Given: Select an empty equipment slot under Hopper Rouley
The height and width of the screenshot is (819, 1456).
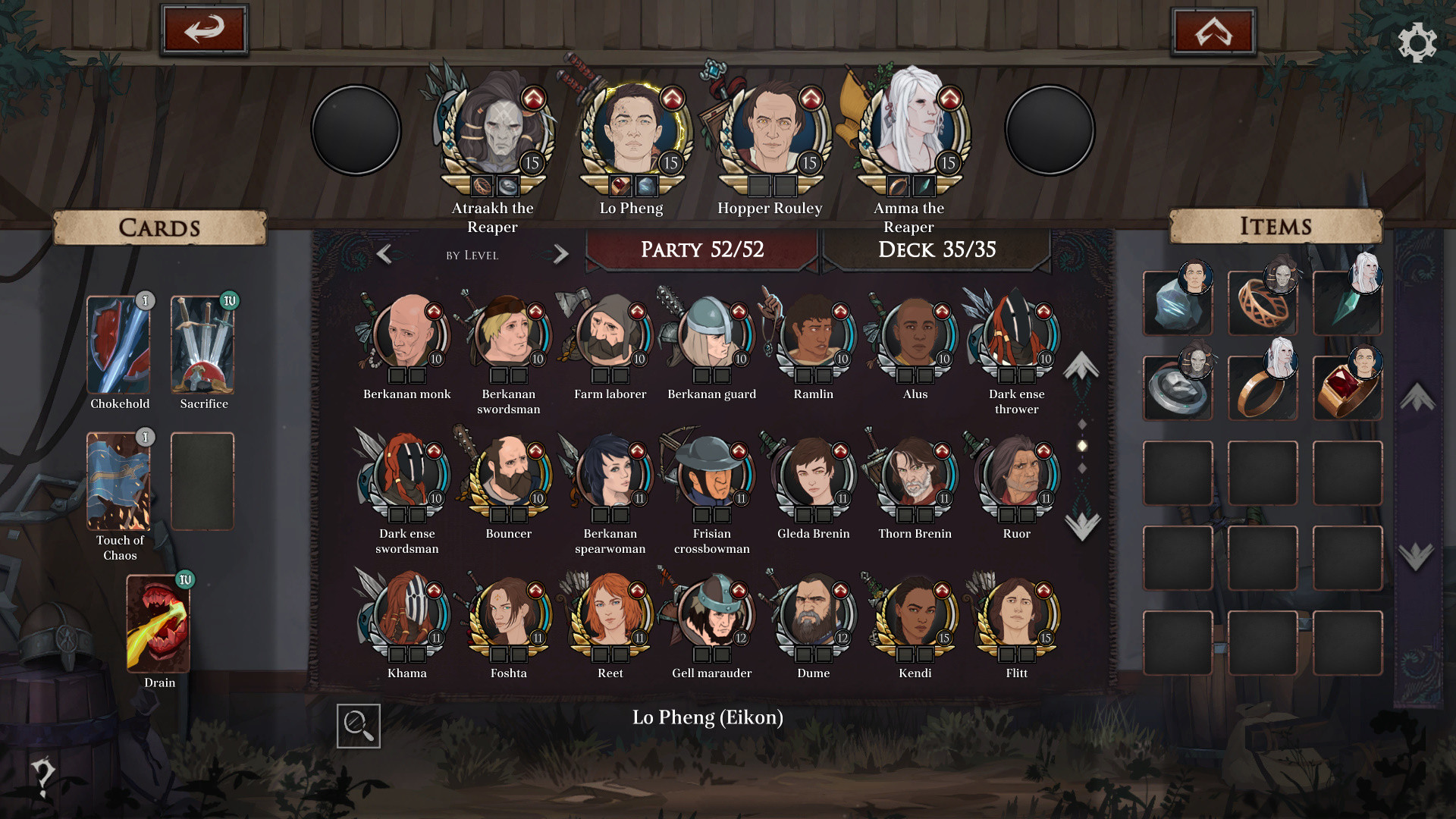Looking at the screenshot, I should coord(758,184).
